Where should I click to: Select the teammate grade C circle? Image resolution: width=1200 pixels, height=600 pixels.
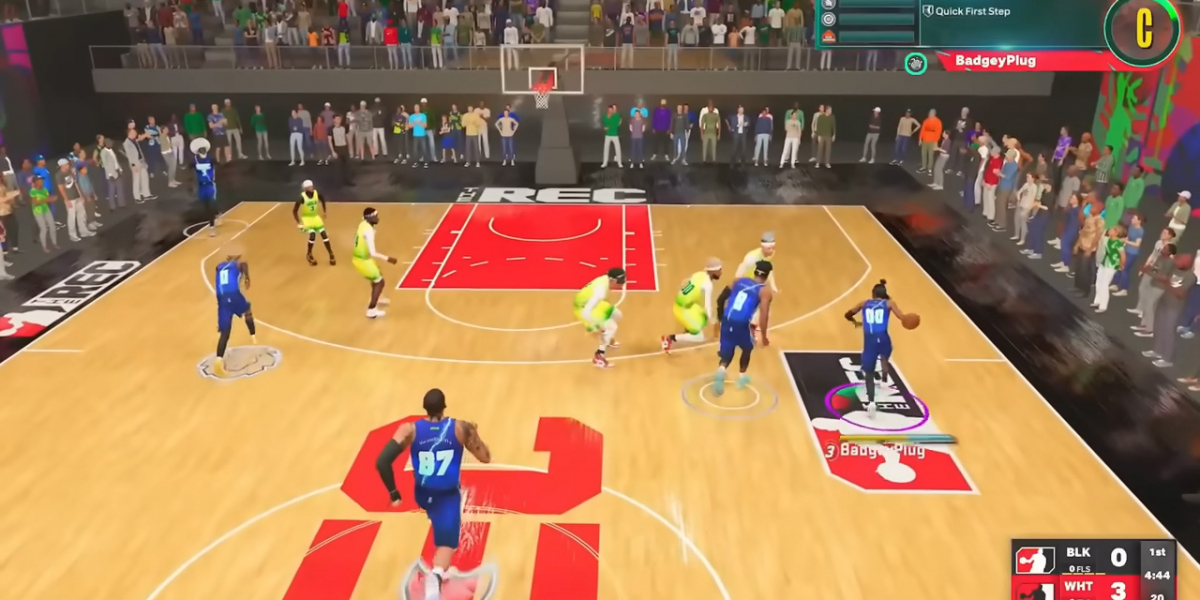pyautogui.click(x=1143, y=30)
